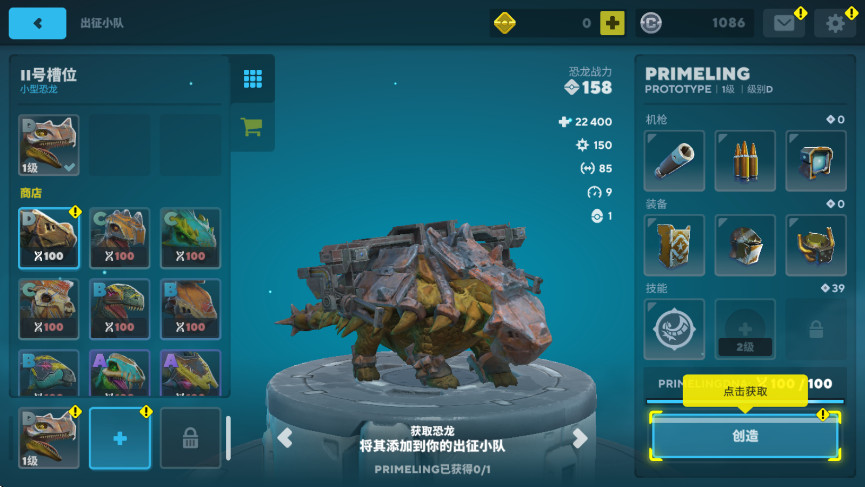865x487 pixels.
Task: Open the settings gear
Action: [835, 23]
